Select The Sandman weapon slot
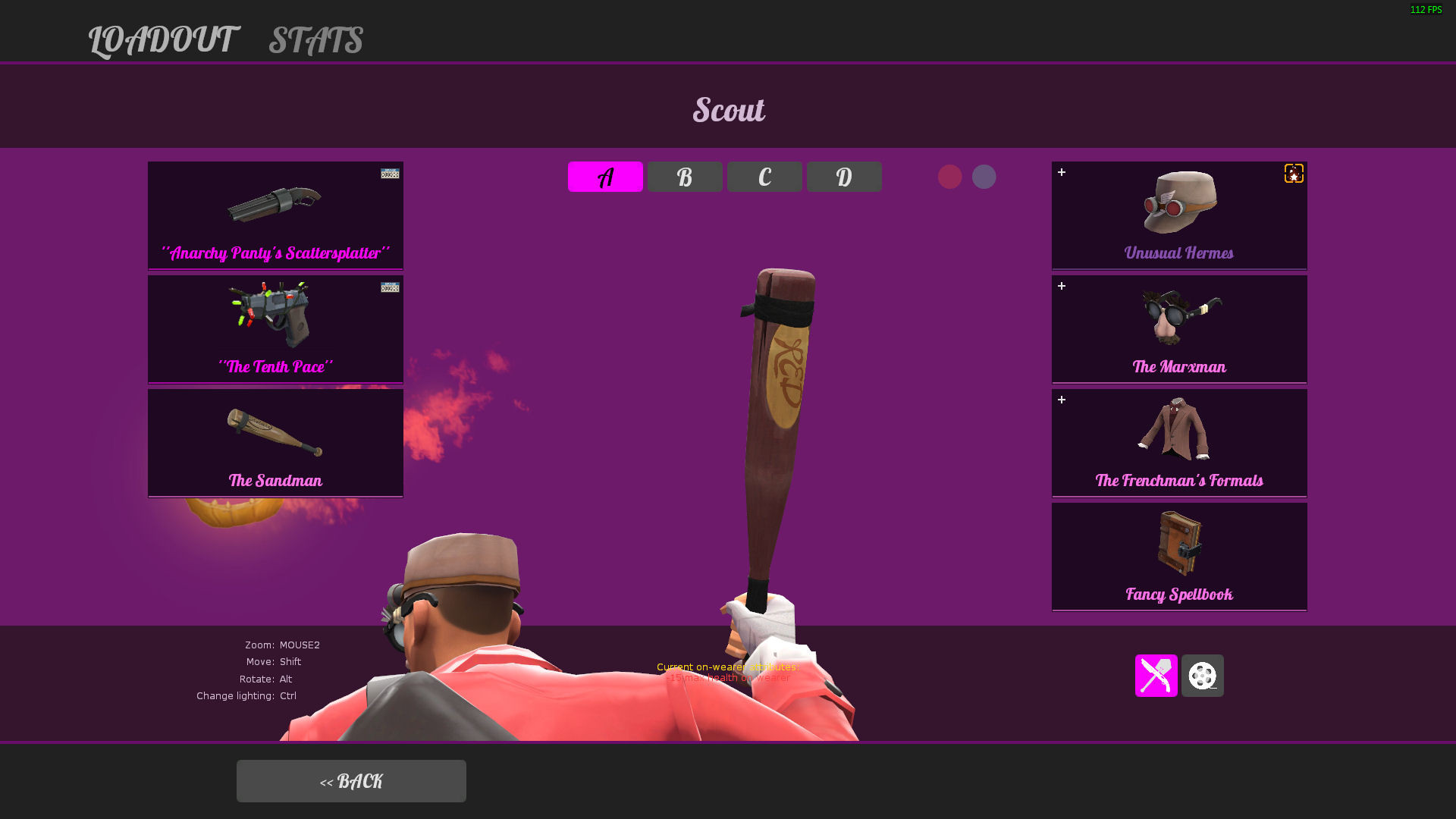This screenshot has width=1456, height=819. 275,442
